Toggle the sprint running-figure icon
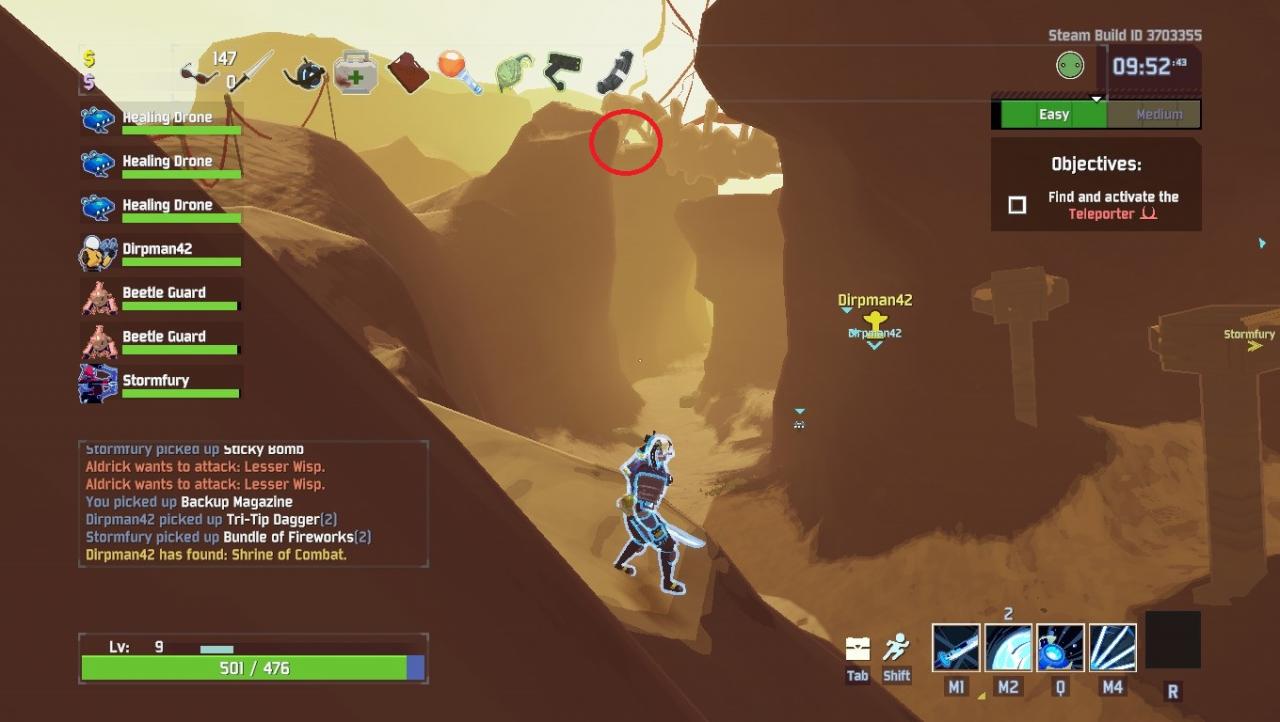The image size is (1280, 722). click(897, 647)
